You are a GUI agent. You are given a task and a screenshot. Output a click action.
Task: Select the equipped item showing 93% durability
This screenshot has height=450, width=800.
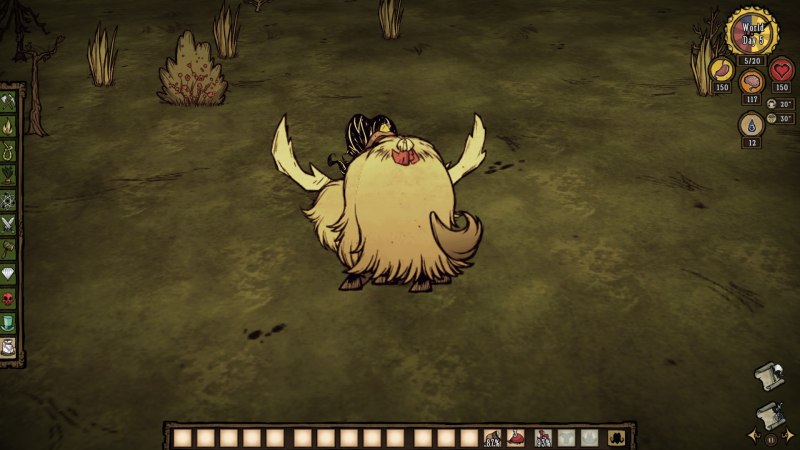543,437
